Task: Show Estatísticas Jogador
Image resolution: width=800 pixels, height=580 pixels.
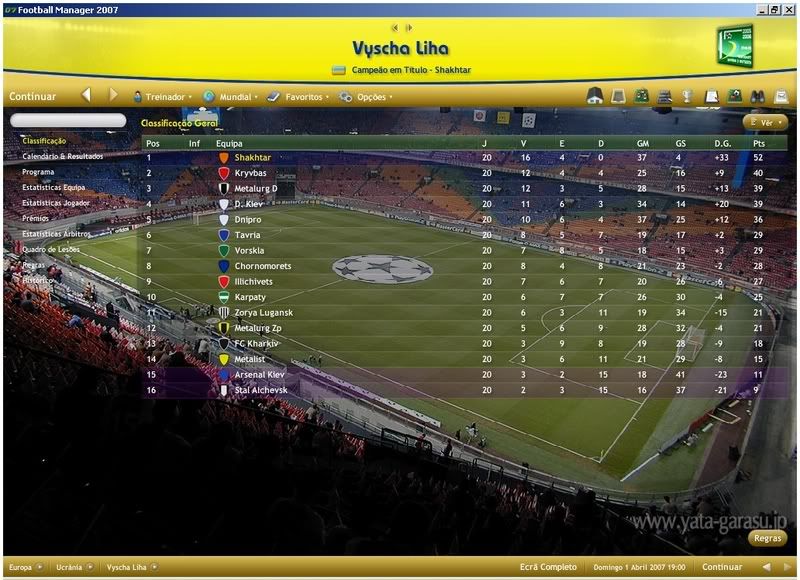Action: [57, 203]
